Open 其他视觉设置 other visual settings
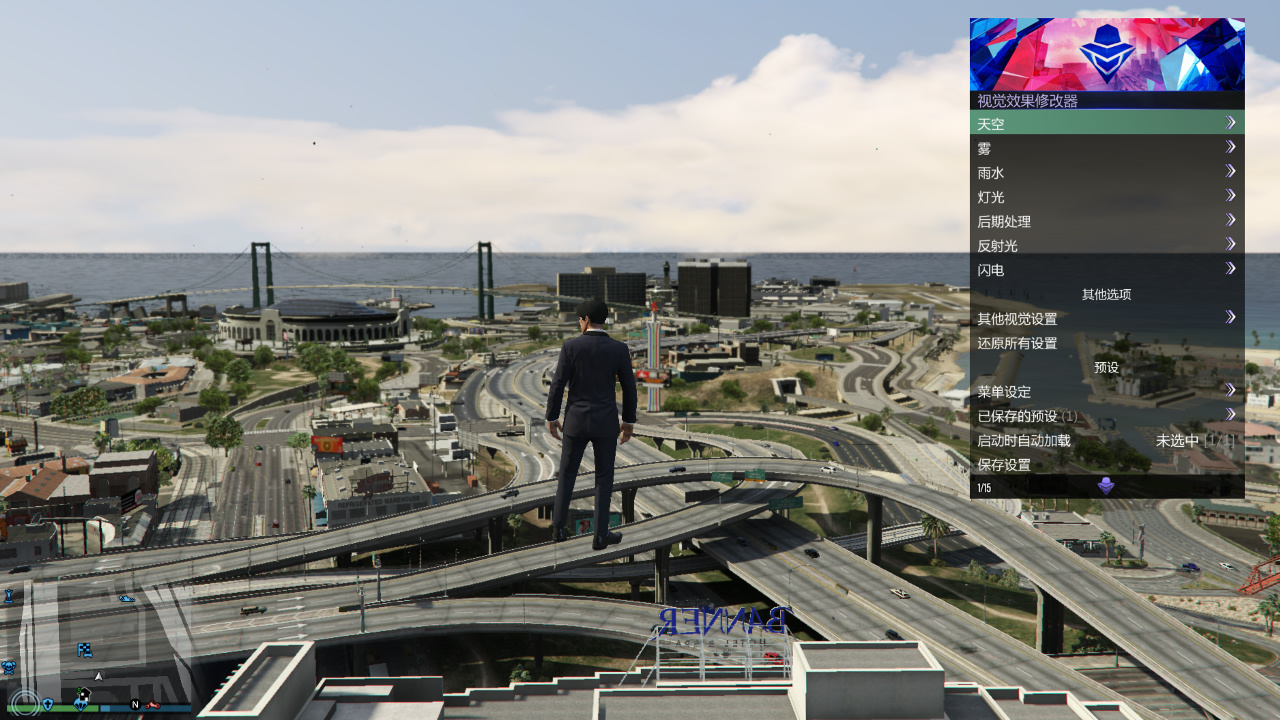The height and width of the screenshot is (720, 1280). pyautogui.click(x=1106, y=318)
